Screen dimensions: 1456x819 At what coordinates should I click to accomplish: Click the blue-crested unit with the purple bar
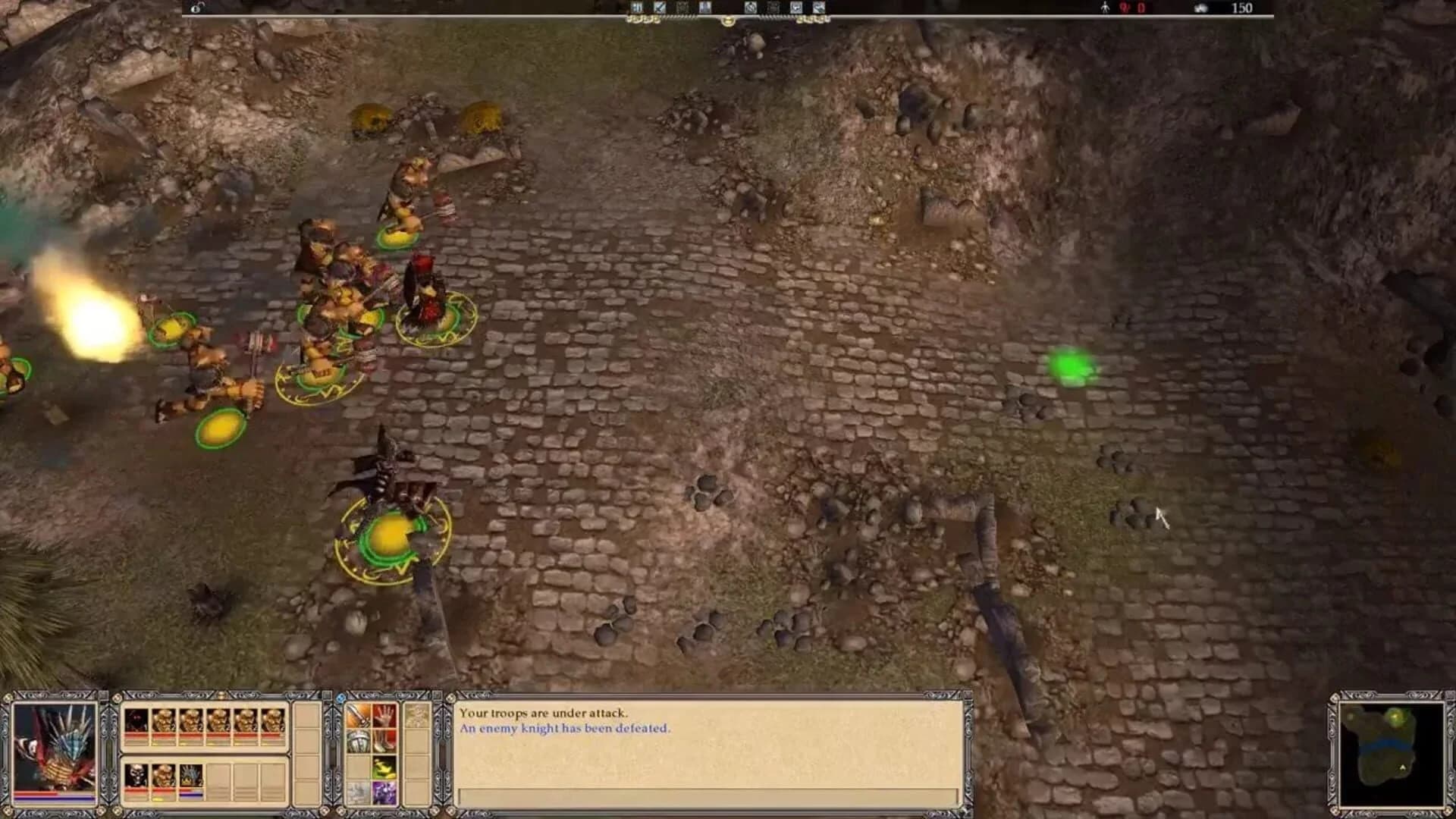tap(190, 776)
